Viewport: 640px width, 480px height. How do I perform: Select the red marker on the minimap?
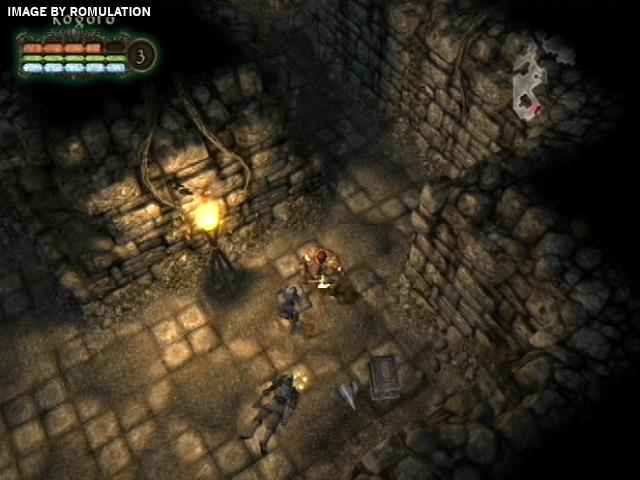(x=538, y=108)
